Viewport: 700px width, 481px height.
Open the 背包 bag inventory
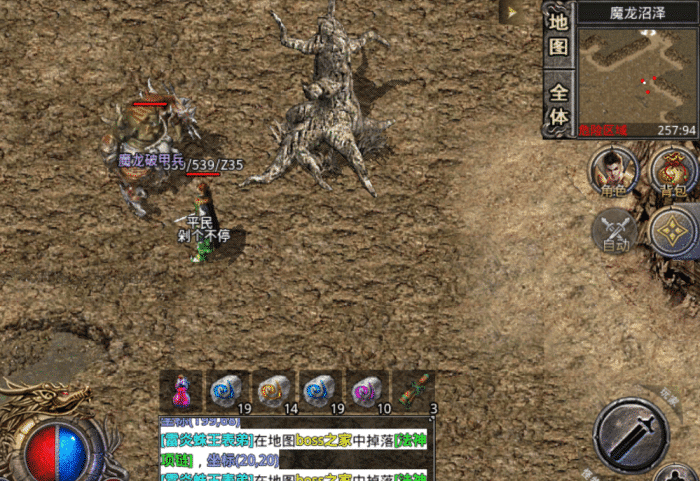point(673,169)
